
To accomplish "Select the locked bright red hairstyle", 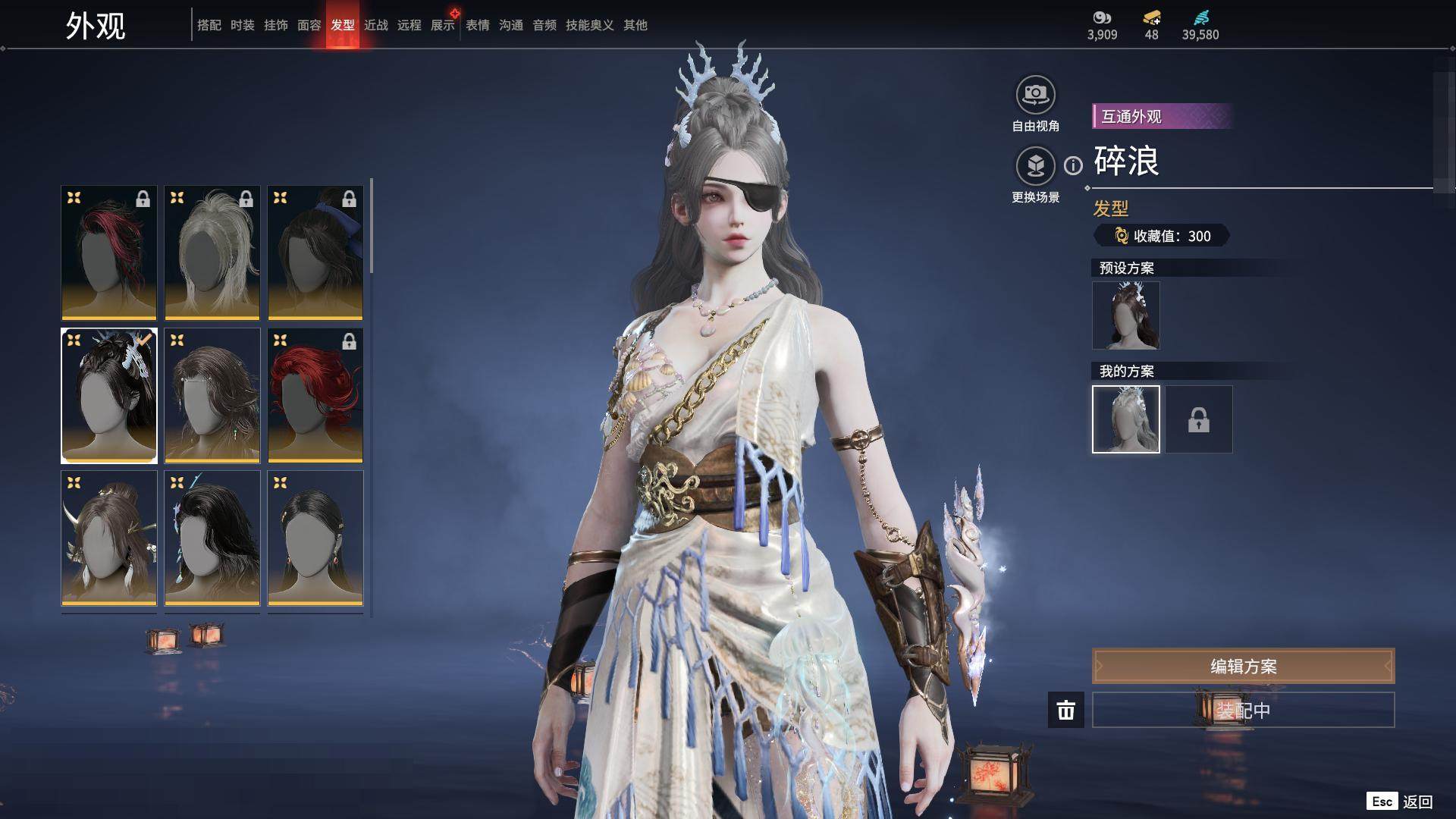I will (x=315, y=395).
